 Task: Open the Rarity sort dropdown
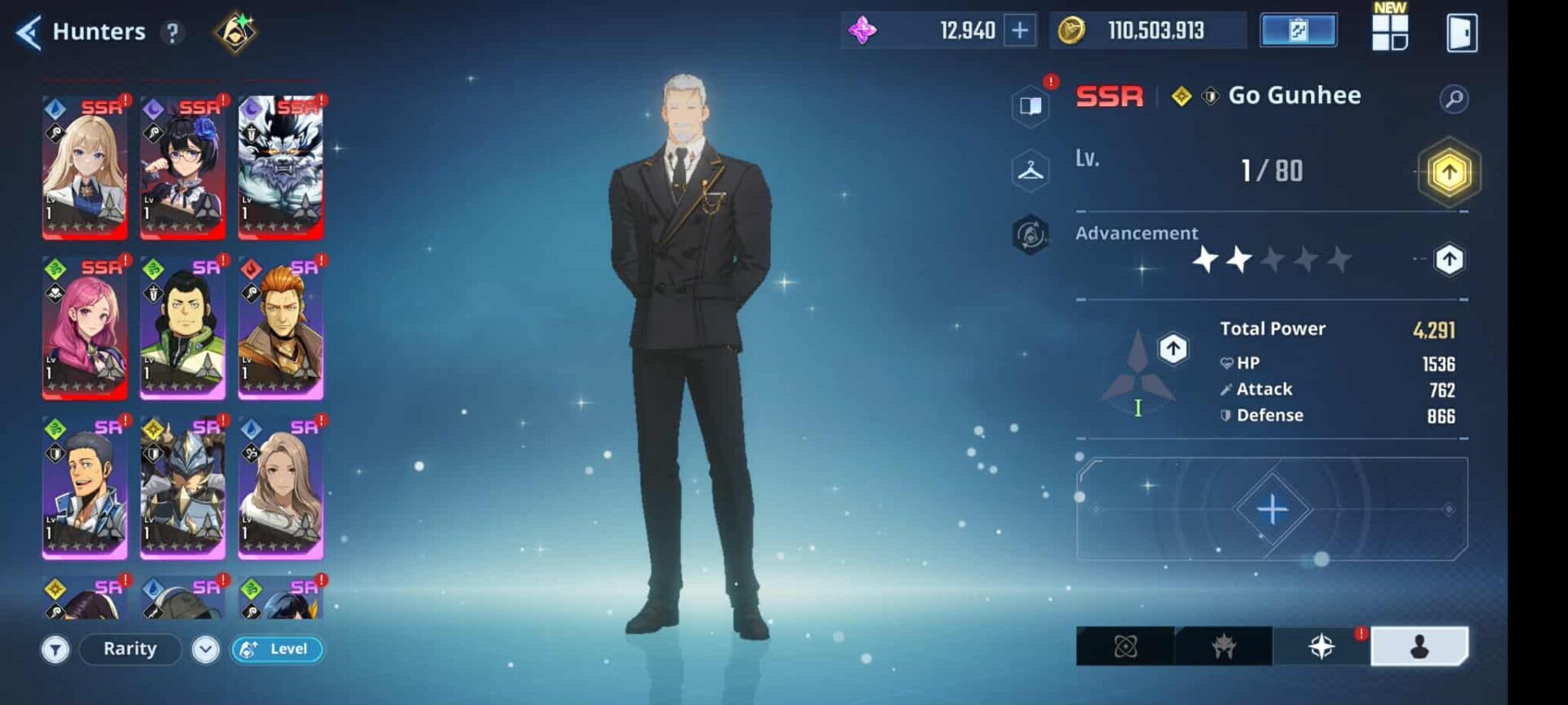(x=131, y=649)
